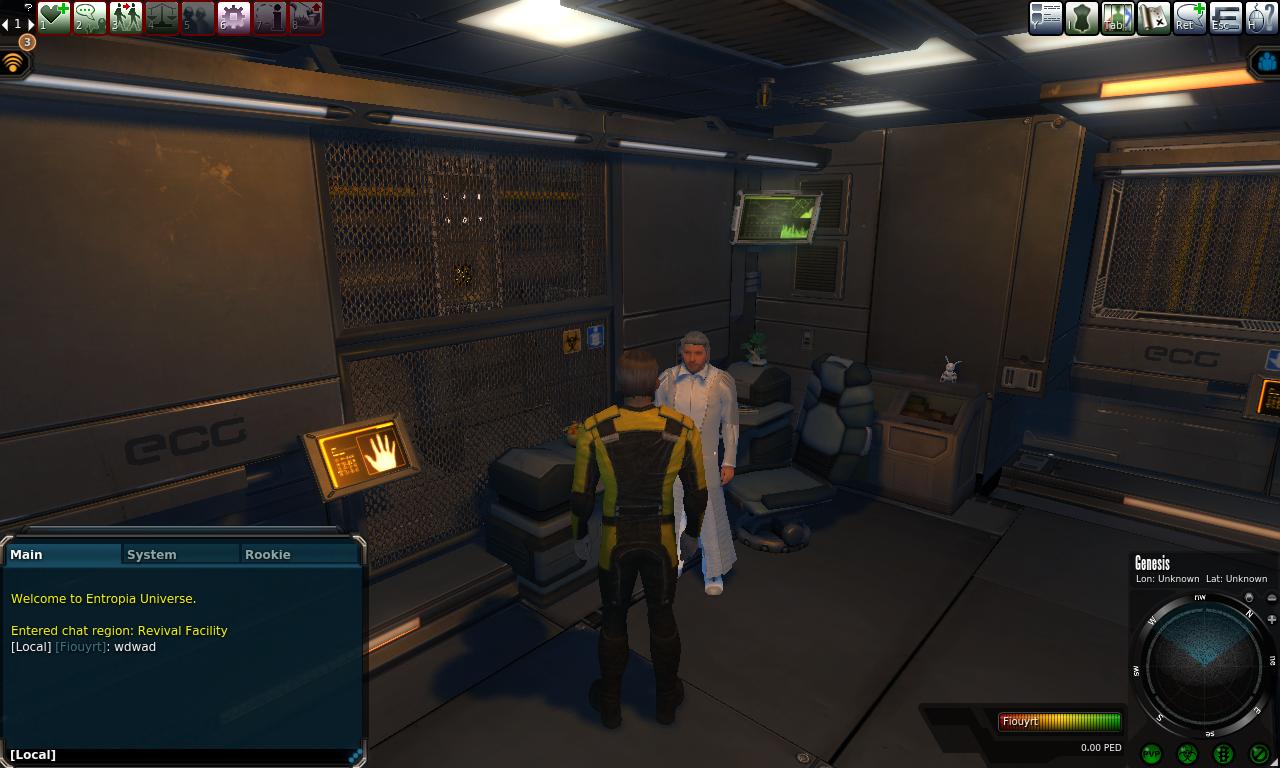
Task: Click the balance scales icon in slot 4
Action: pos(162,17)
